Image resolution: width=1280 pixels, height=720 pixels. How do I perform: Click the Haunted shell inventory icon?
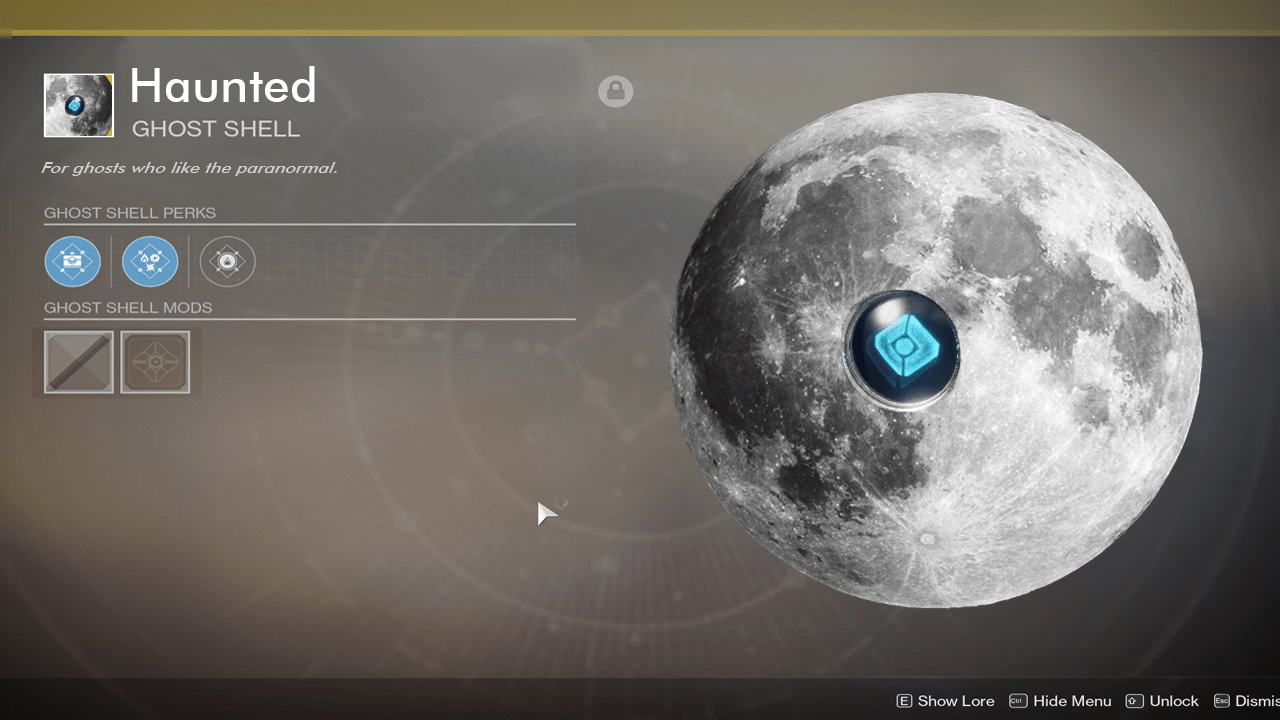tap(78, 105)
